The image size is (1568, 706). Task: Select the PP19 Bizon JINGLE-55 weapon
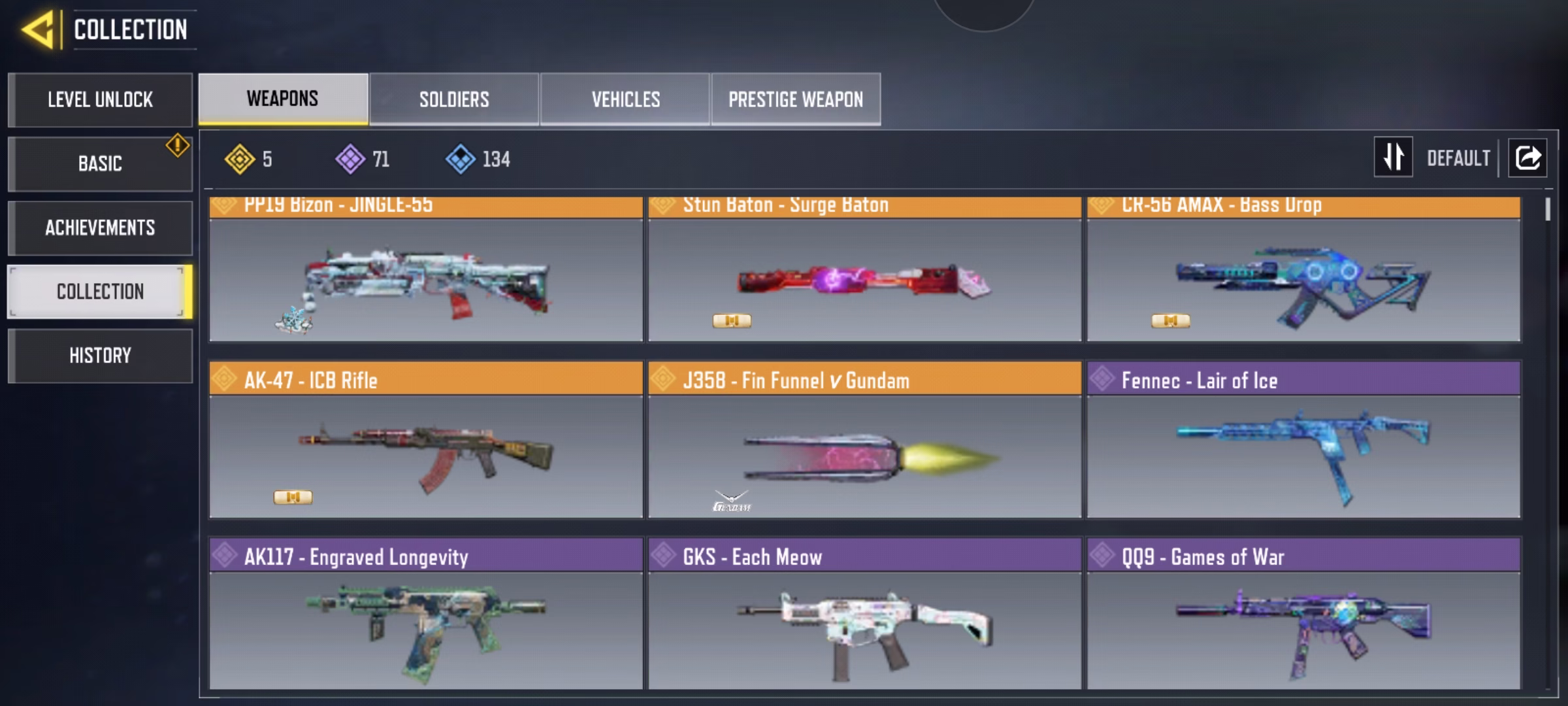coord(425,278)
